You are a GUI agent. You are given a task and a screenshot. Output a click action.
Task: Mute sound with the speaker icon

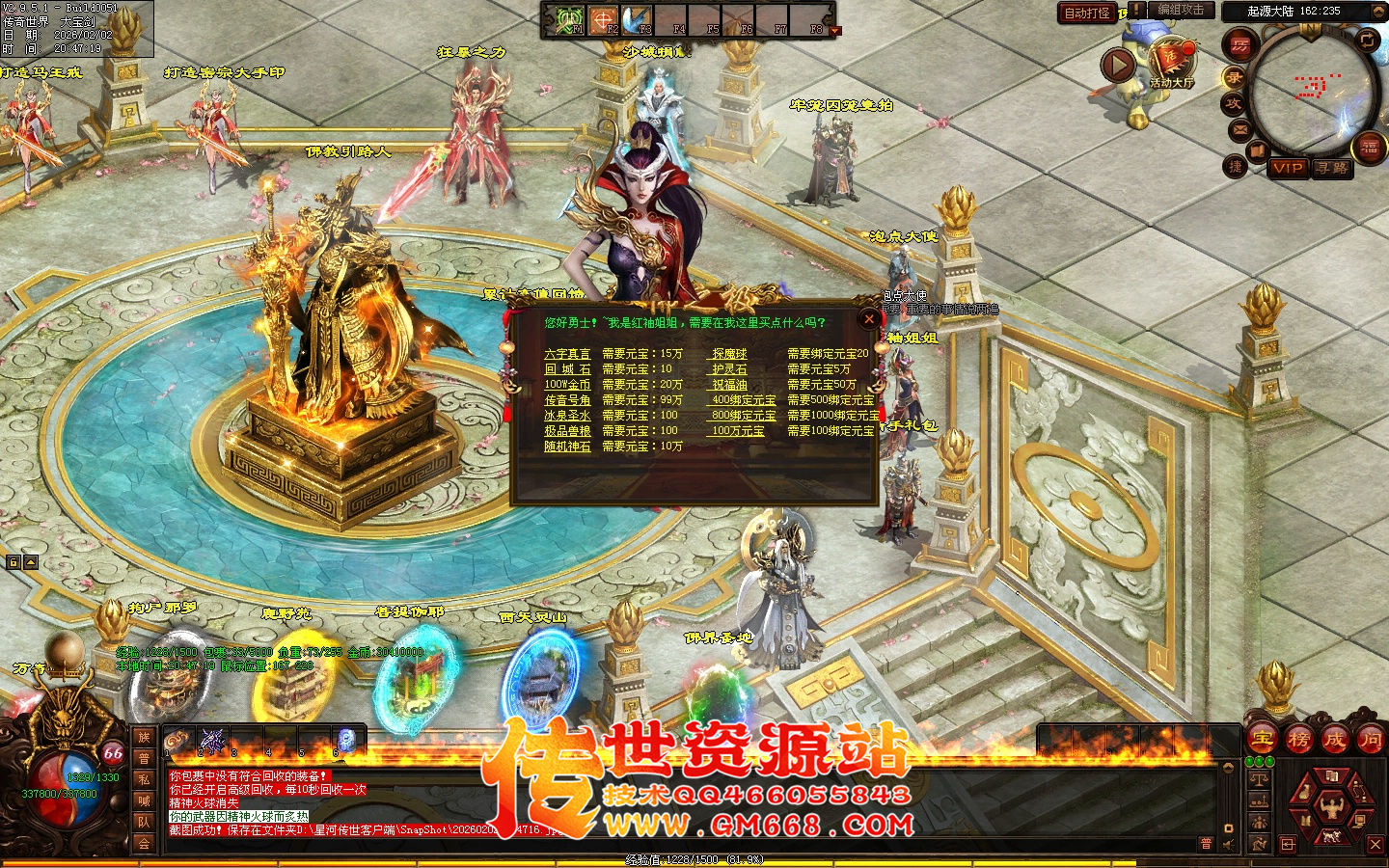(1228, 844)
